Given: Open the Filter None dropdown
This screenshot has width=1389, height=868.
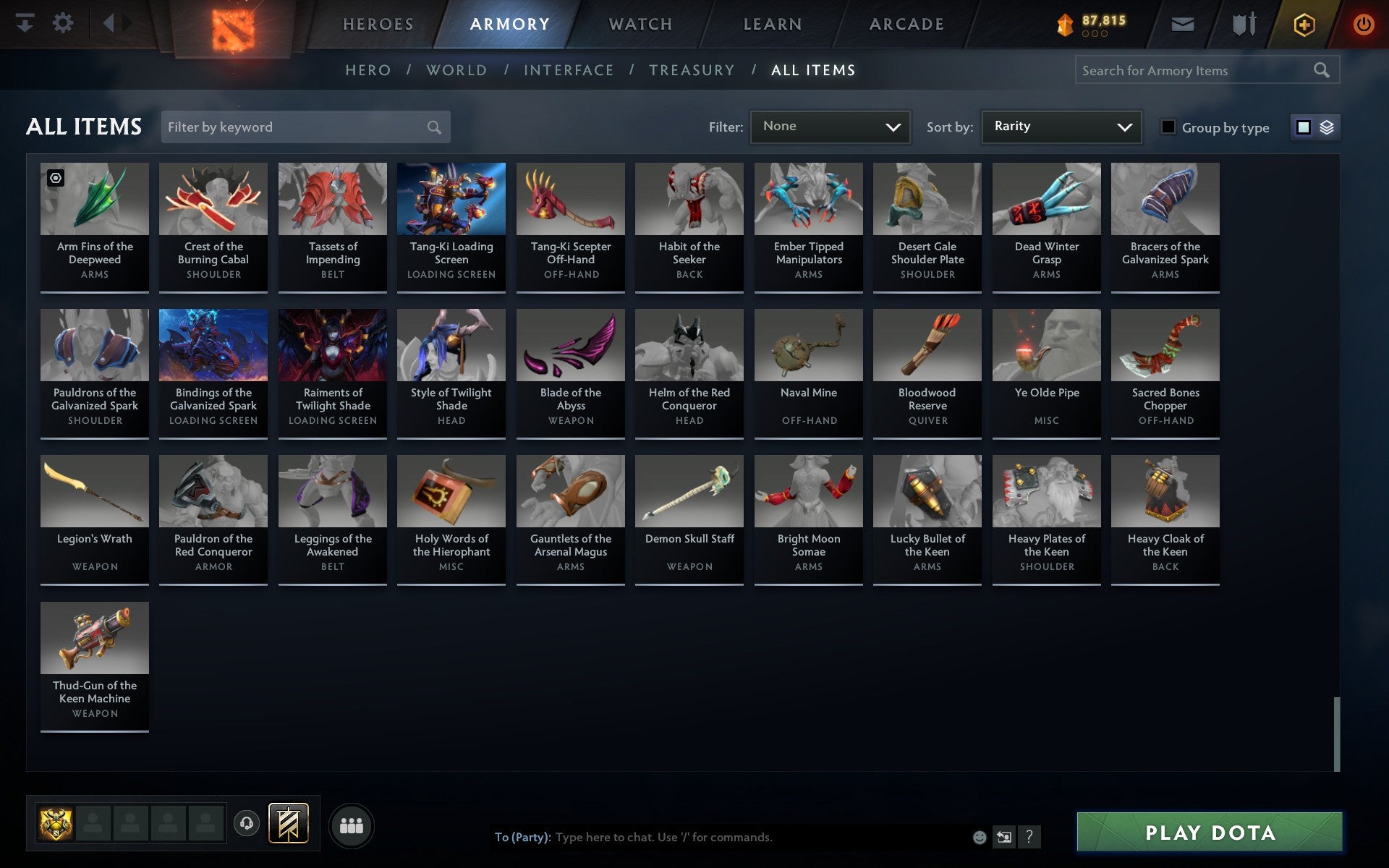Looking at the screenshot, I should click(x=830, y=127).
